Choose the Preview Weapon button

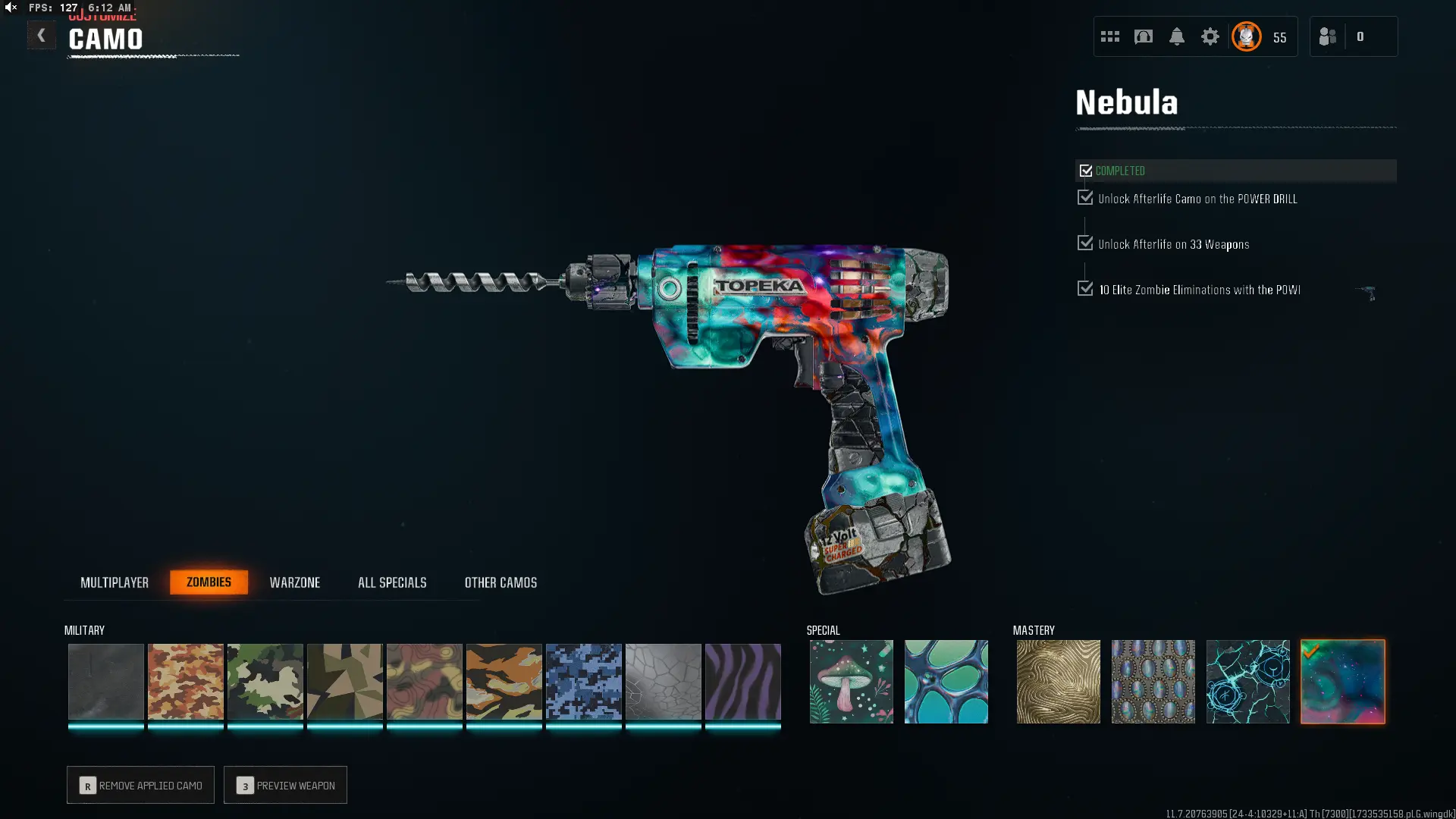285,785
